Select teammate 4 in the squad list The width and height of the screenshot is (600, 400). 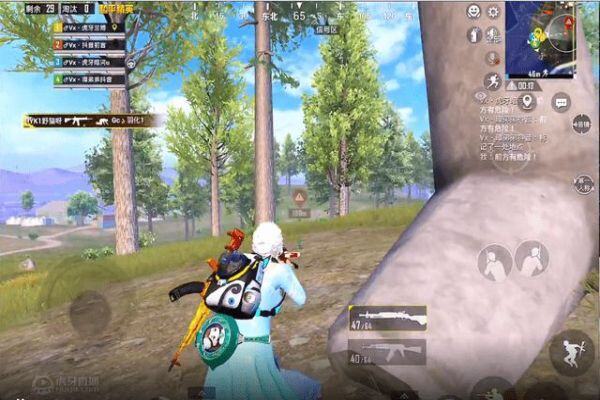[x=89, y=80]
